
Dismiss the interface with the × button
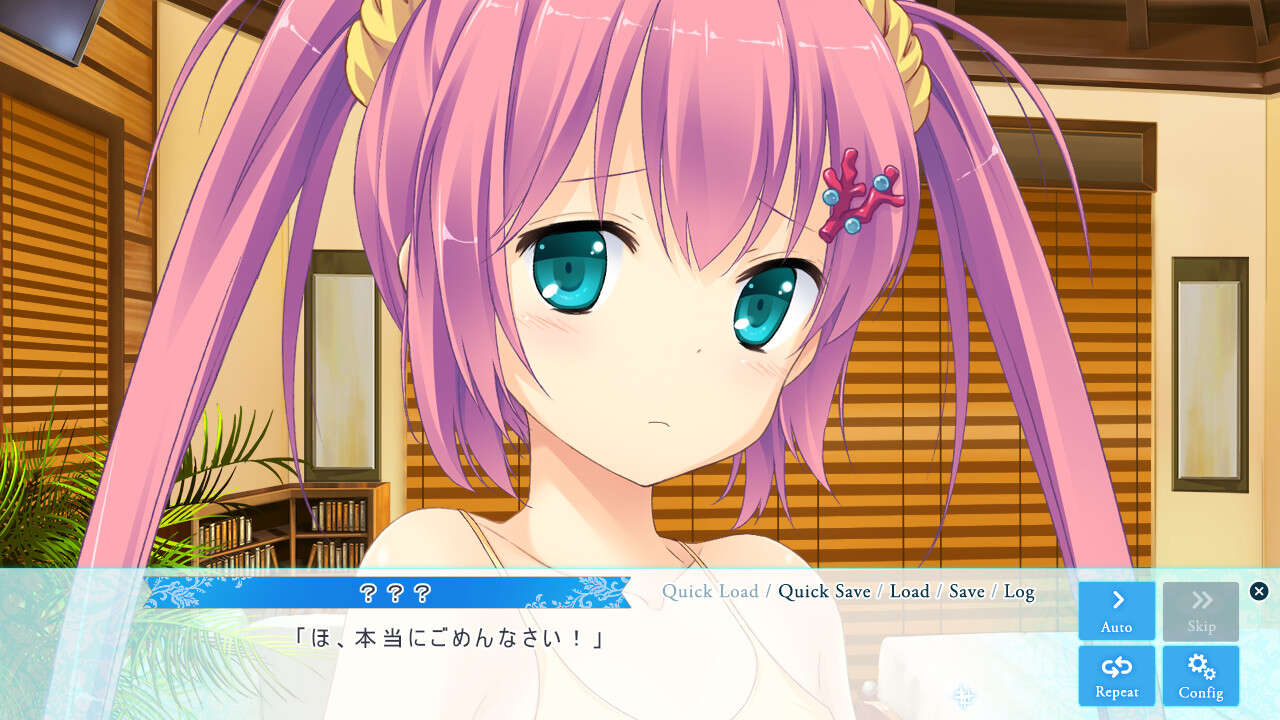pos(1258,590)
